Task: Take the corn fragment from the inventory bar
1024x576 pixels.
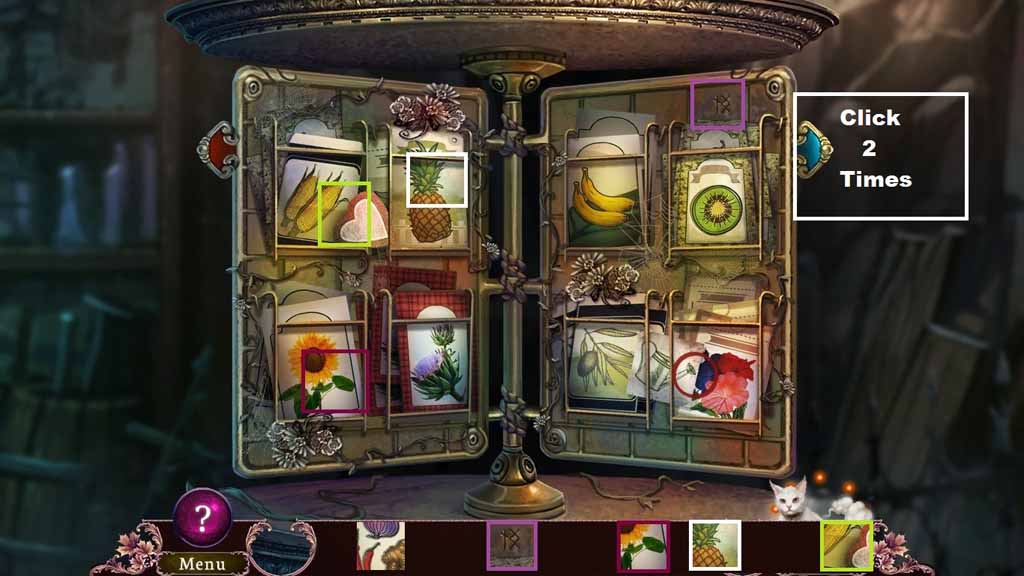Action: pos(847,546)
